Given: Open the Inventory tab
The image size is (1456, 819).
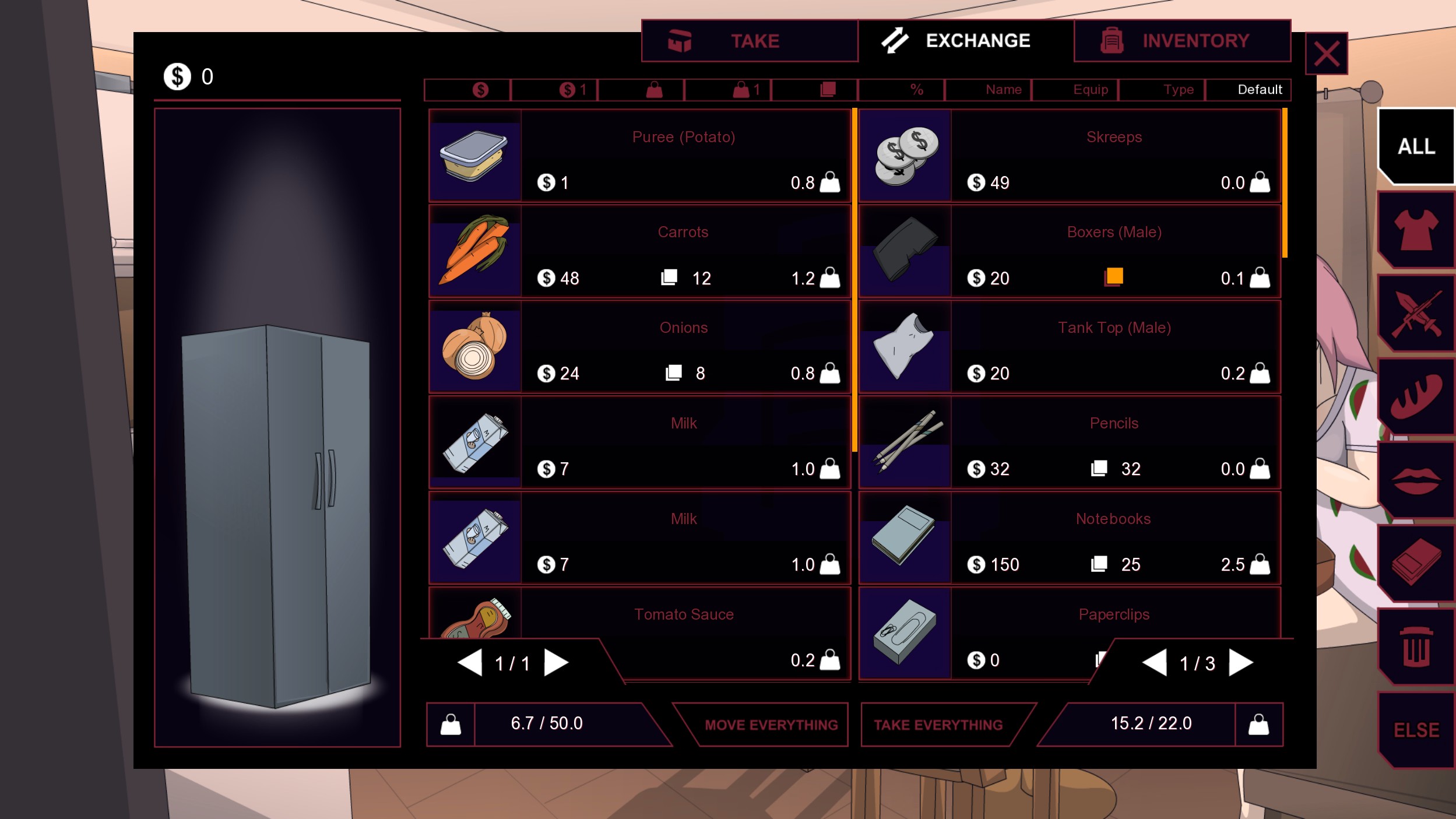Looking at the screenshot, I should pyautogui.click(x=1182, y=41).
